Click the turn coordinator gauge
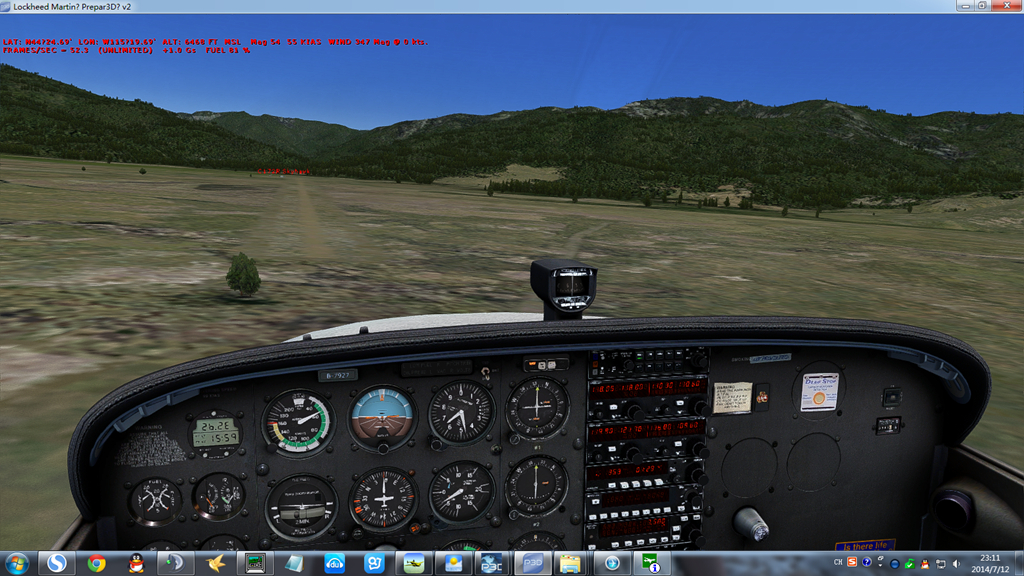1024x576 pixels. tap(300, 507)
